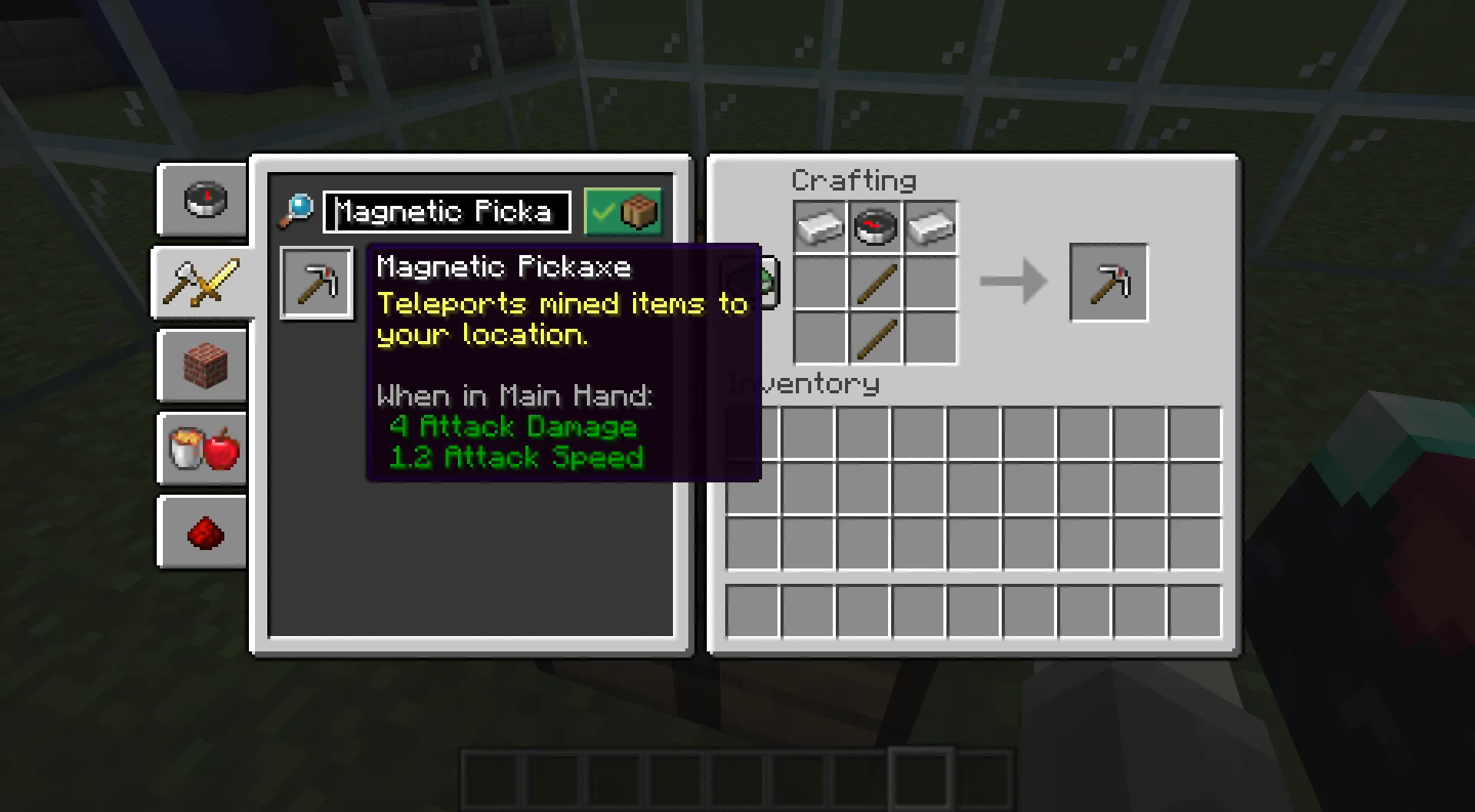Viewport: 1475px width, 812px height.
Task: Click the compass tab at the top left
Action: [202, 200]
